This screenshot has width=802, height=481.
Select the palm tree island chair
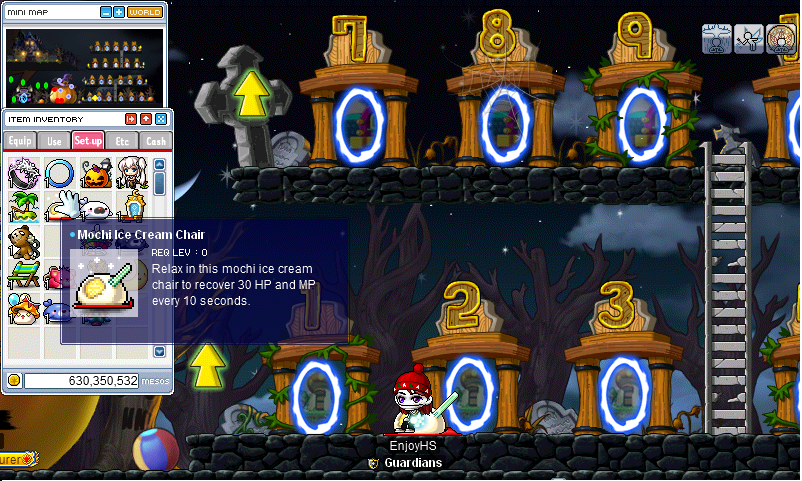tap(23, 207)
